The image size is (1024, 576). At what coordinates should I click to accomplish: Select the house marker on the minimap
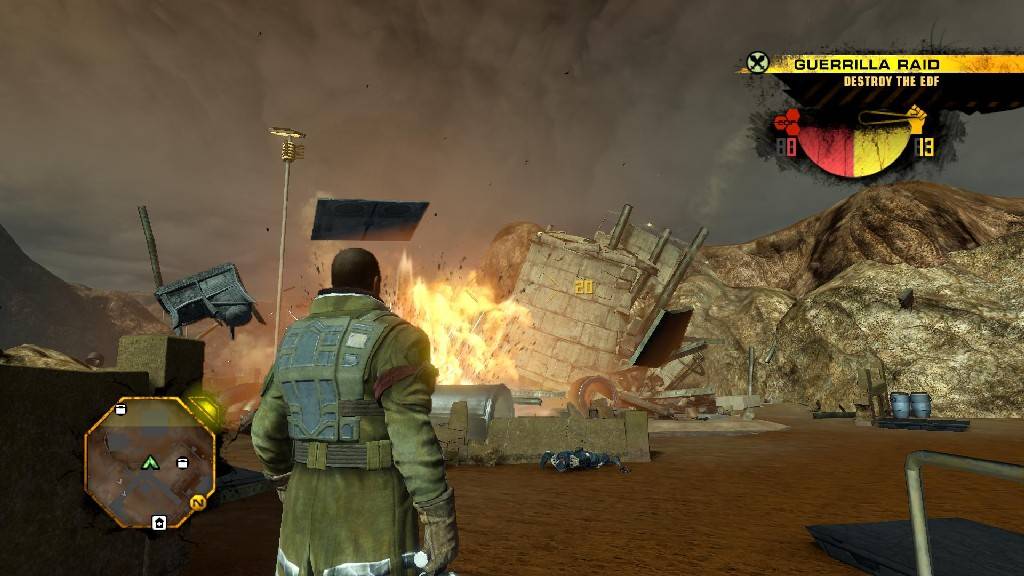tap(158, 522)
